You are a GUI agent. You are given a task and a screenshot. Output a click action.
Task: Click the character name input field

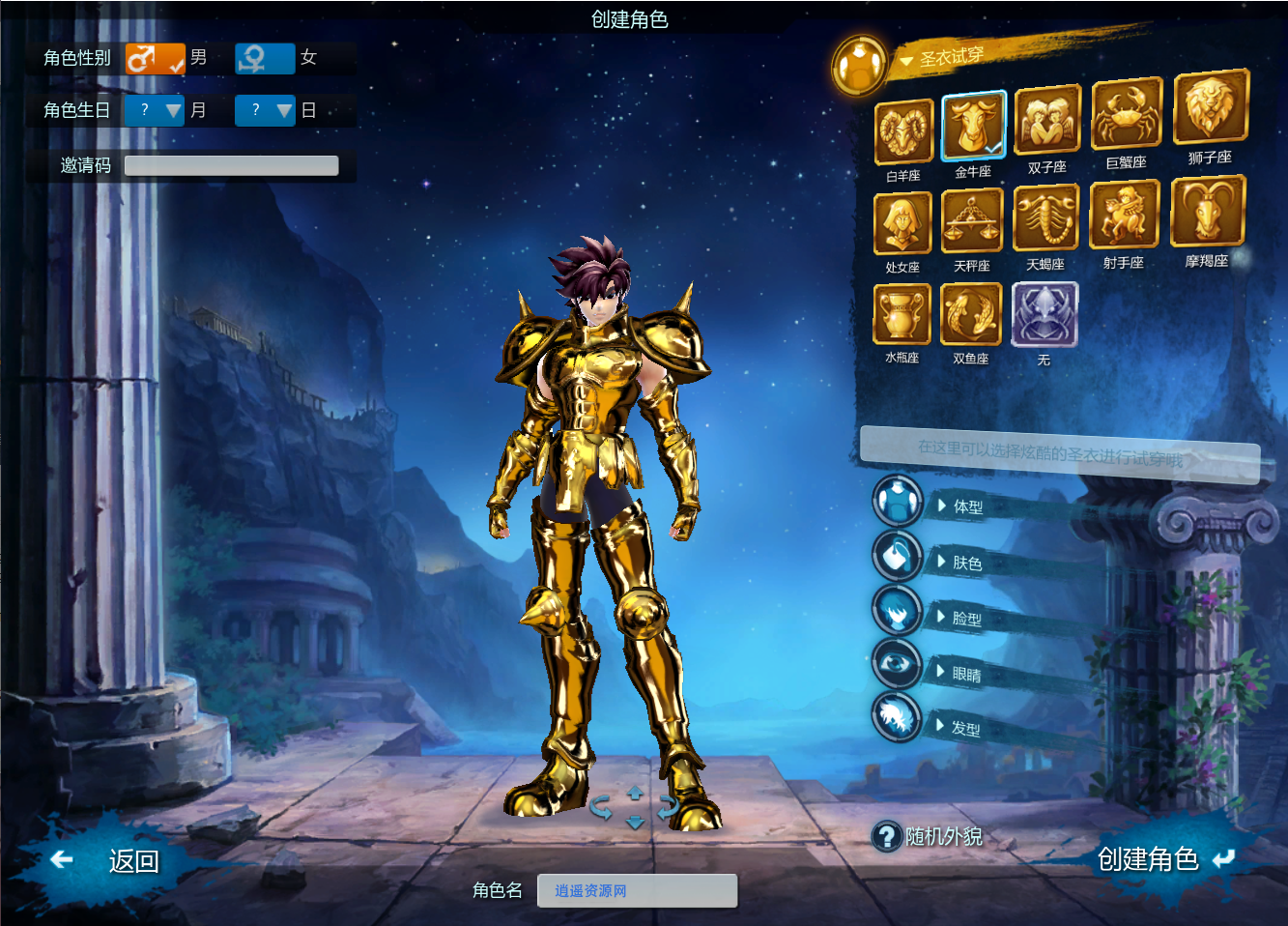pyautogui.click(x=637, y=890)
